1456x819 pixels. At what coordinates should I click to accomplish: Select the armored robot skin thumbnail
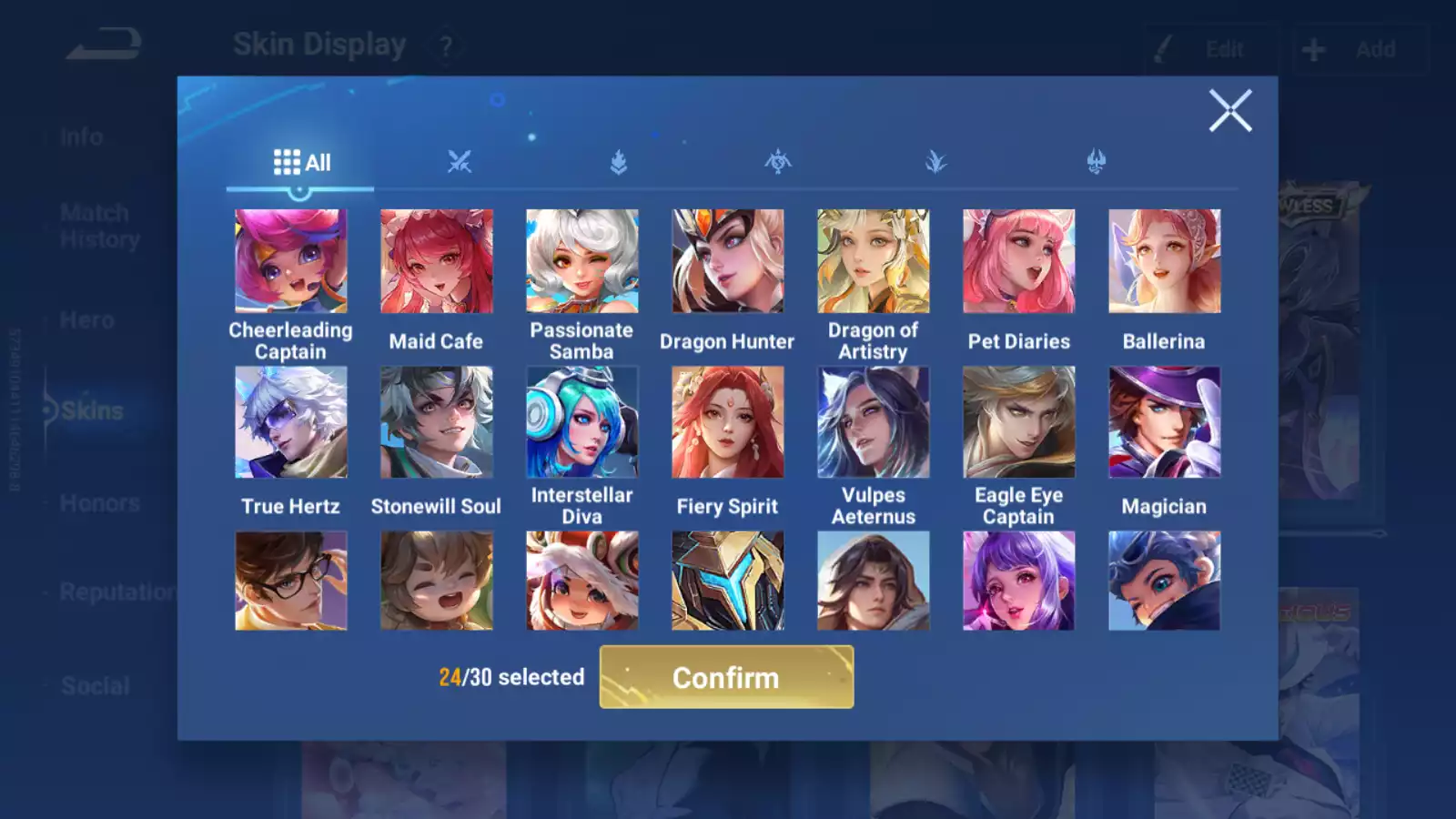click(727, 581)
